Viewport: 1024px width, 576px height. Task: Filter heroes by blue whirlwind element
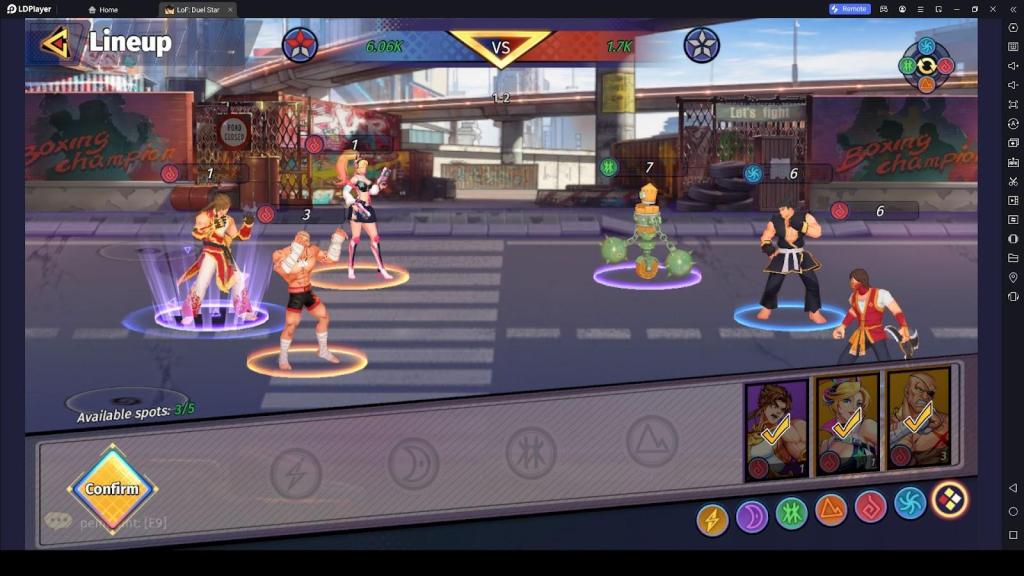pos(909,502)
